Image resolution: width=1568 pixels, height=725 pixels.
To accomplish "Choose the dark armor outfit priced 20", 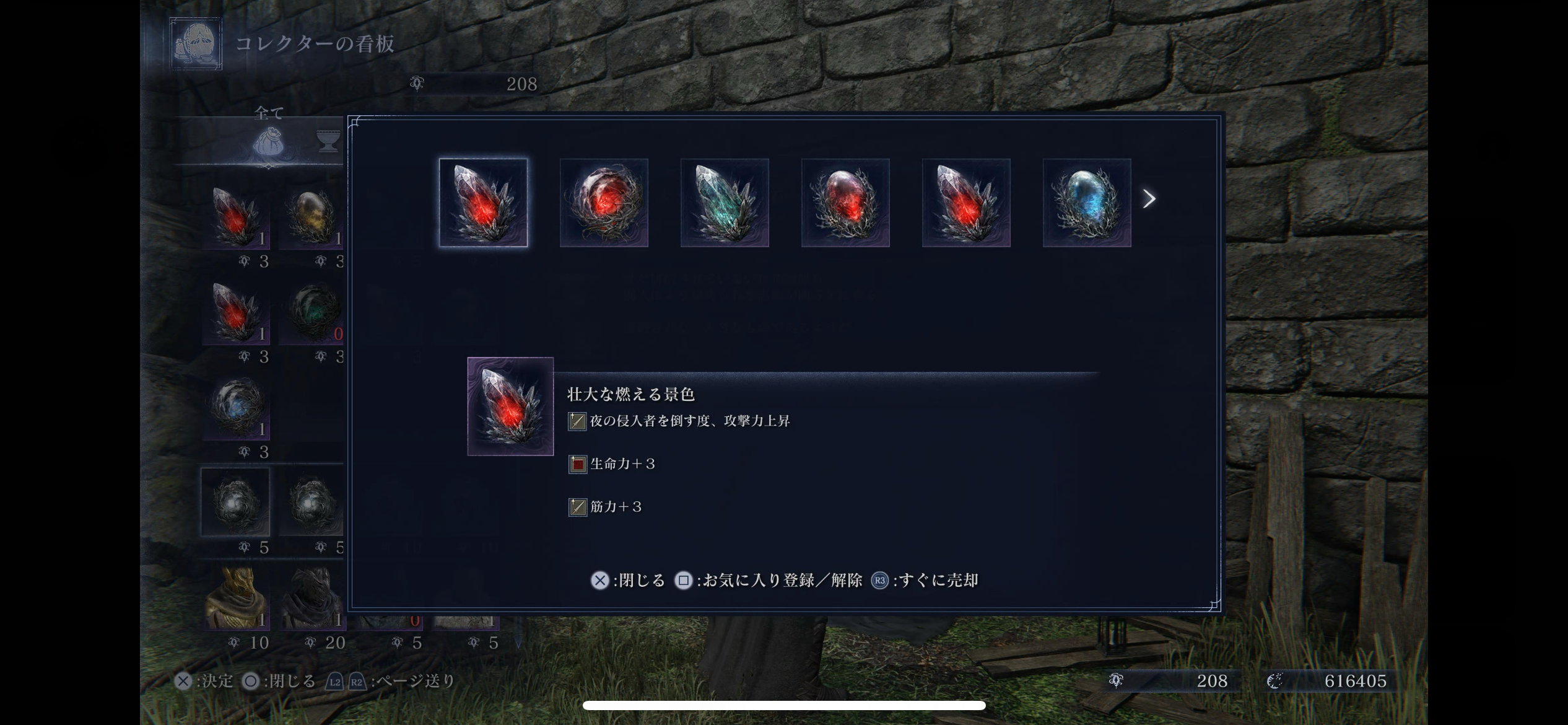I will pos(313,599).
